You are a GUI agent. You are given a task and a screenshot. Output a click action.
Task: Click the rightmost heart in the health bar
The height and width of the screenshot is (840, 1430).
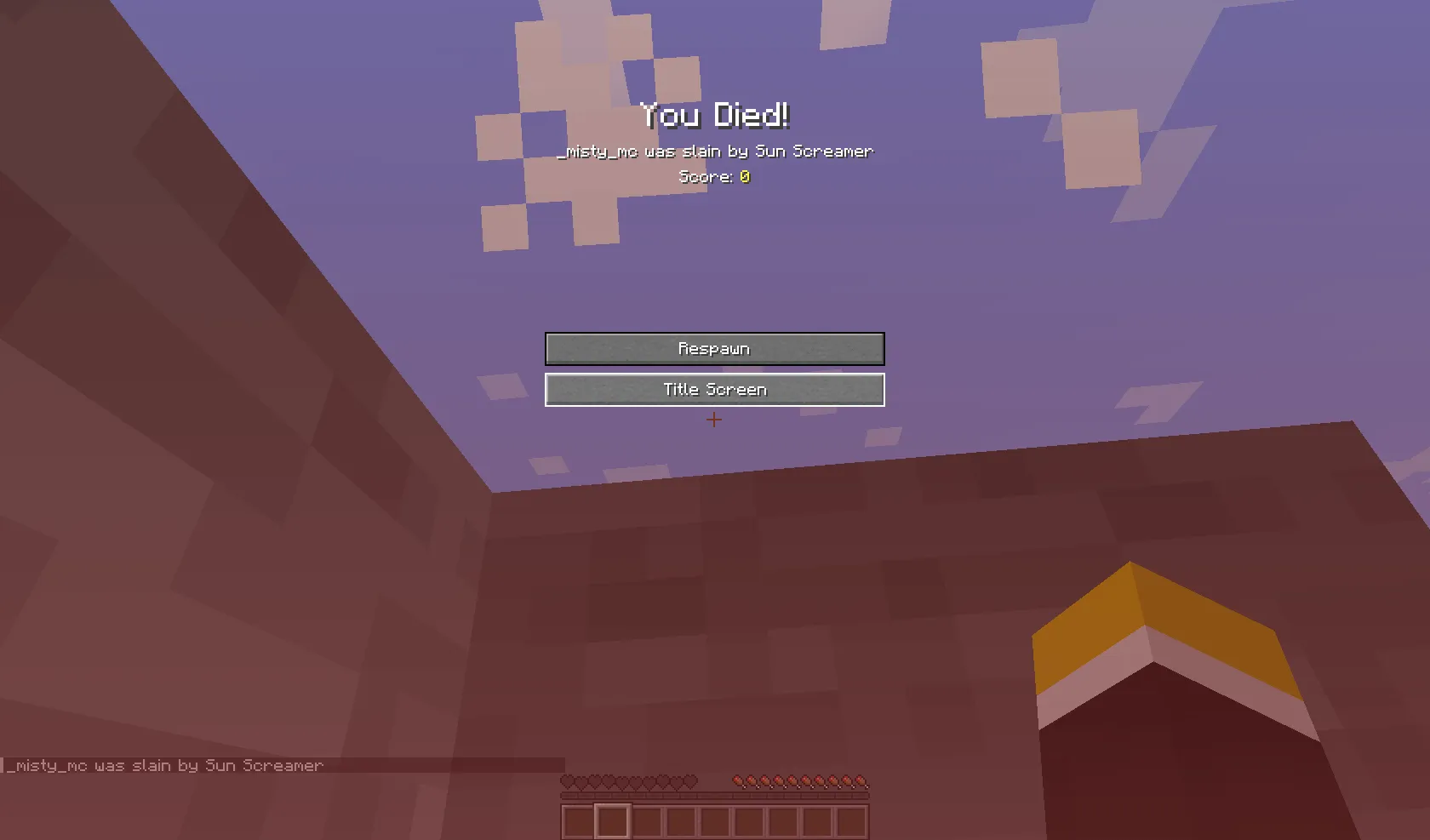689,781
